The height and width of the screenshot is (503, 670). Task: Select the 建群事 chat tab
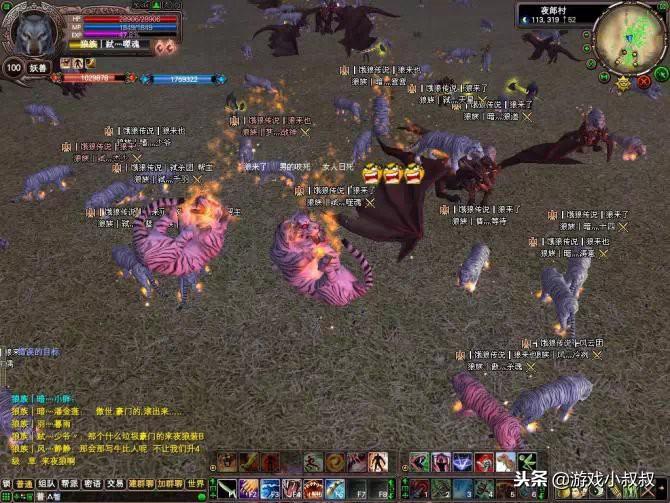140,483
